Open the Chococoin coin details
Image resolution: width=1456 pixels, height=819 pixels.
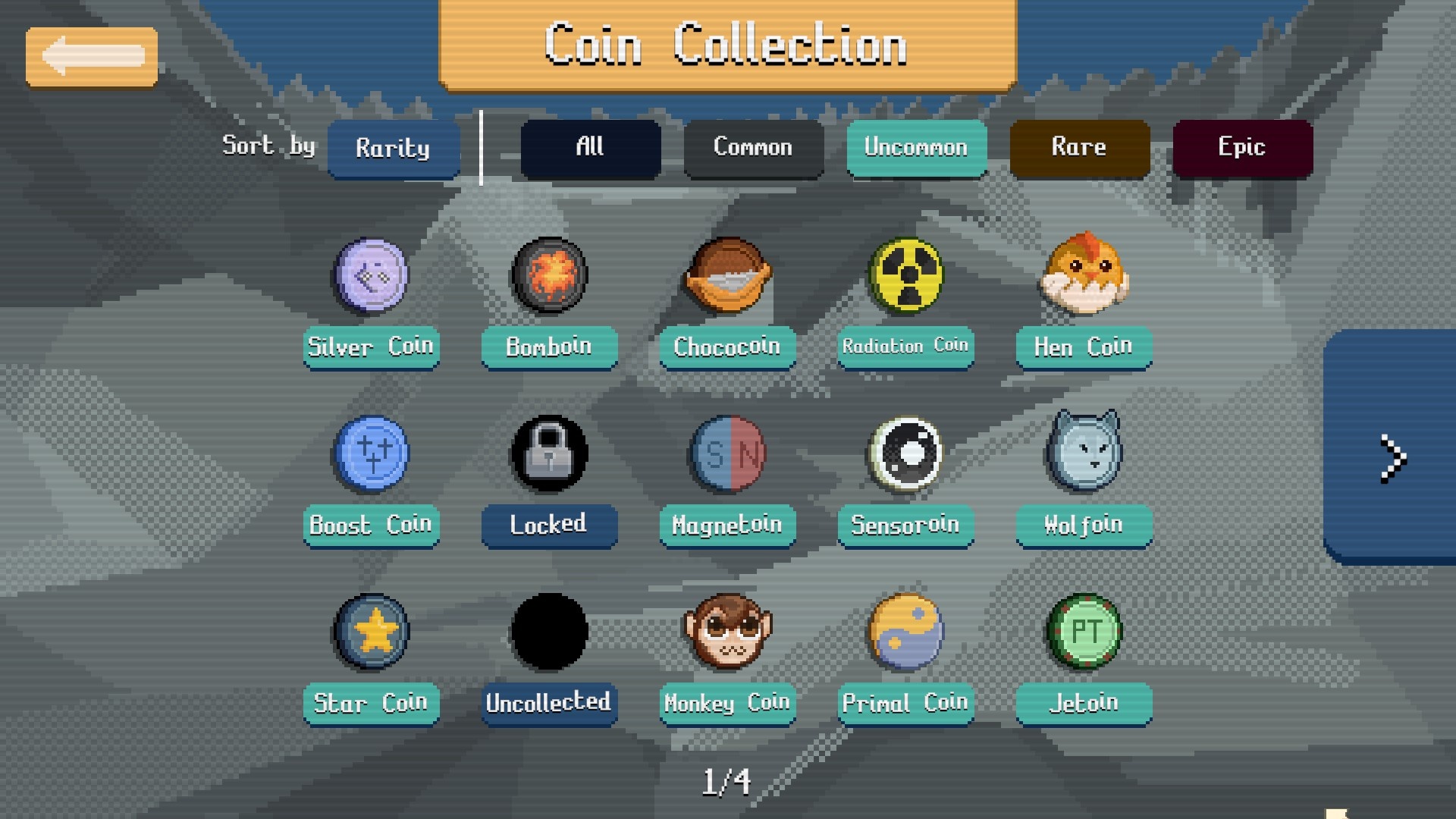[x=726, y=277]
